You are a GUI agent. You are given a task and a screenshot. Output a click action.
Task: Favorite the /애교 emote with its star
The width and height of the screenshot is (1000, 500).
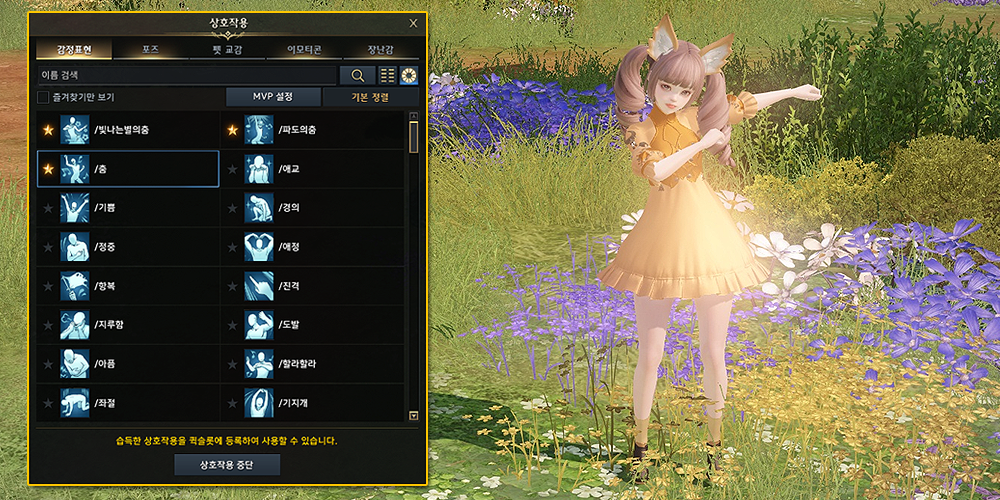(233, 169)
